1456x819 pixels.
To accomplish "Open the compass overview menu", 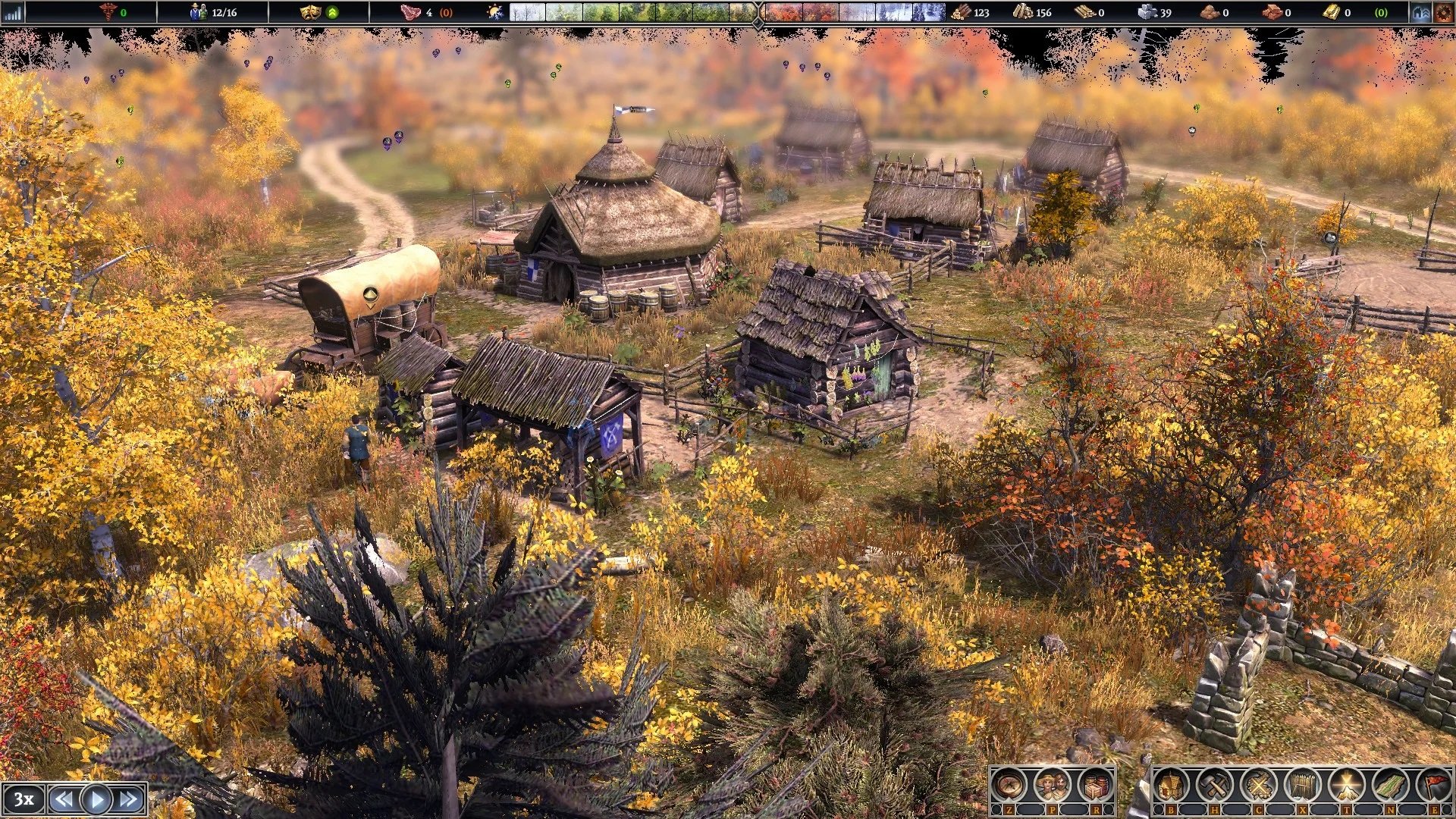I will (1009, 785).
